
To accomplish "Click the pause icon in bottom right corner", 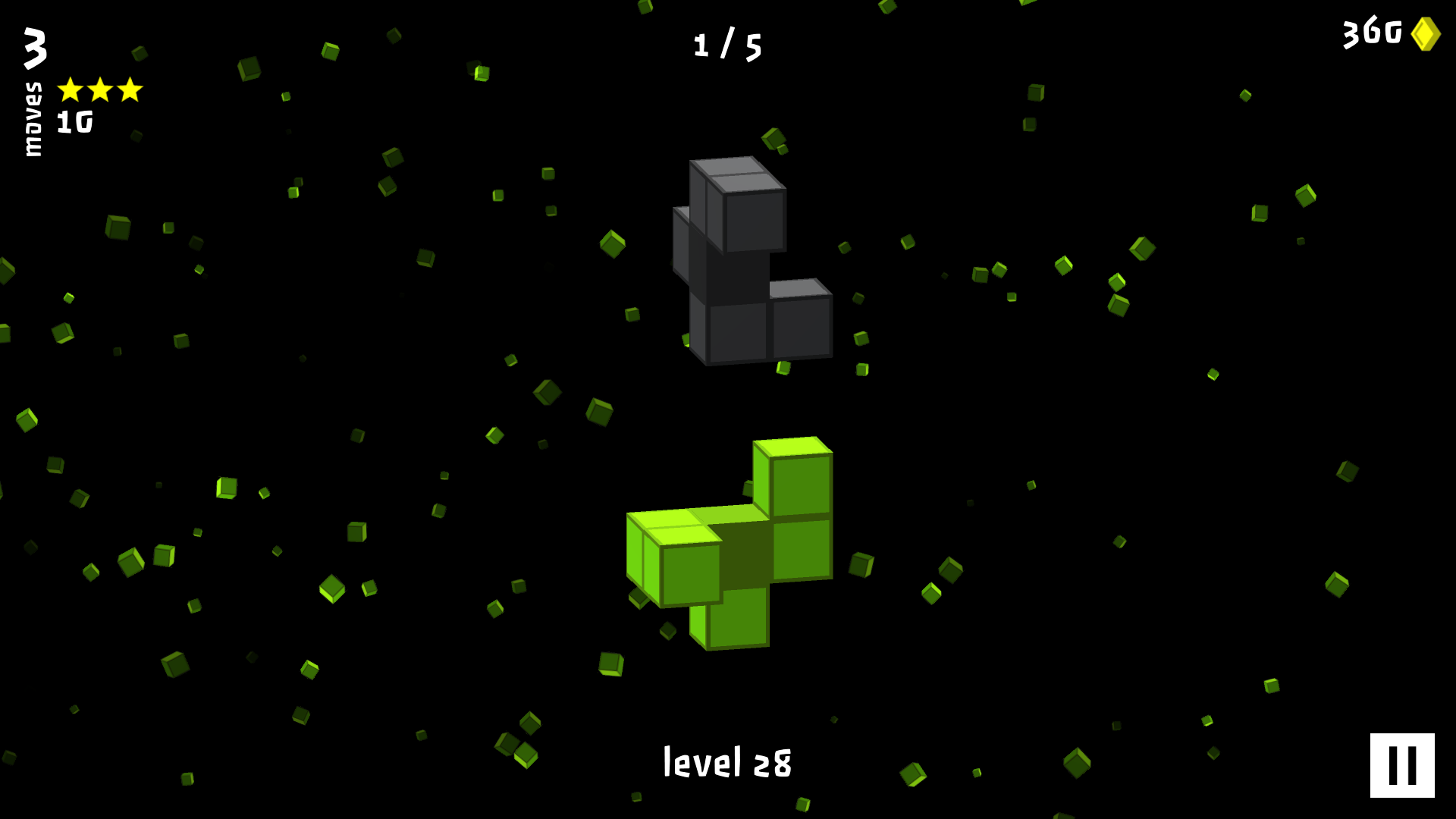I will (x=1403, y=765).
